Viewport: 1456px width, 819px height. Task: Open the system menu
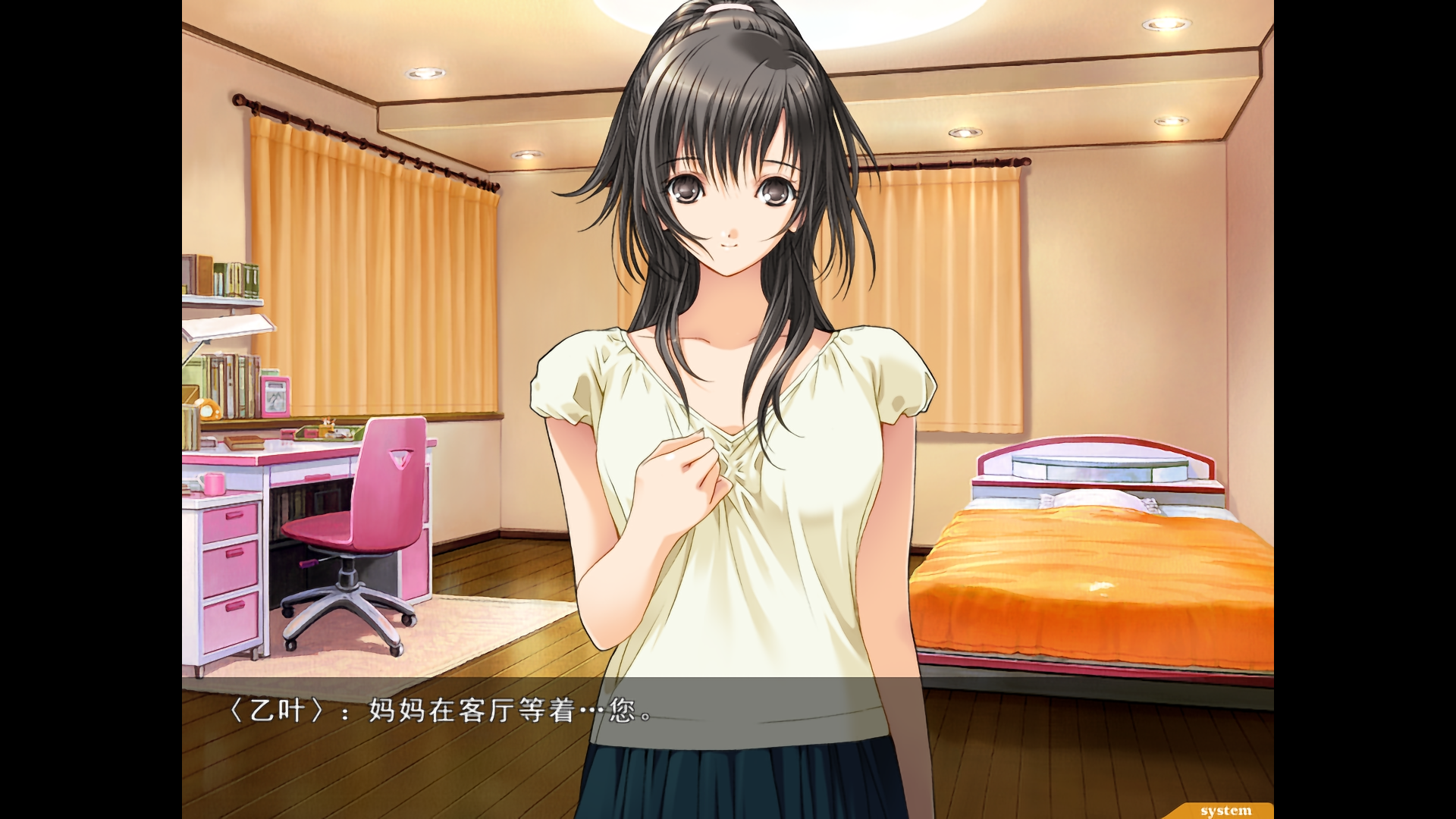1225,811
